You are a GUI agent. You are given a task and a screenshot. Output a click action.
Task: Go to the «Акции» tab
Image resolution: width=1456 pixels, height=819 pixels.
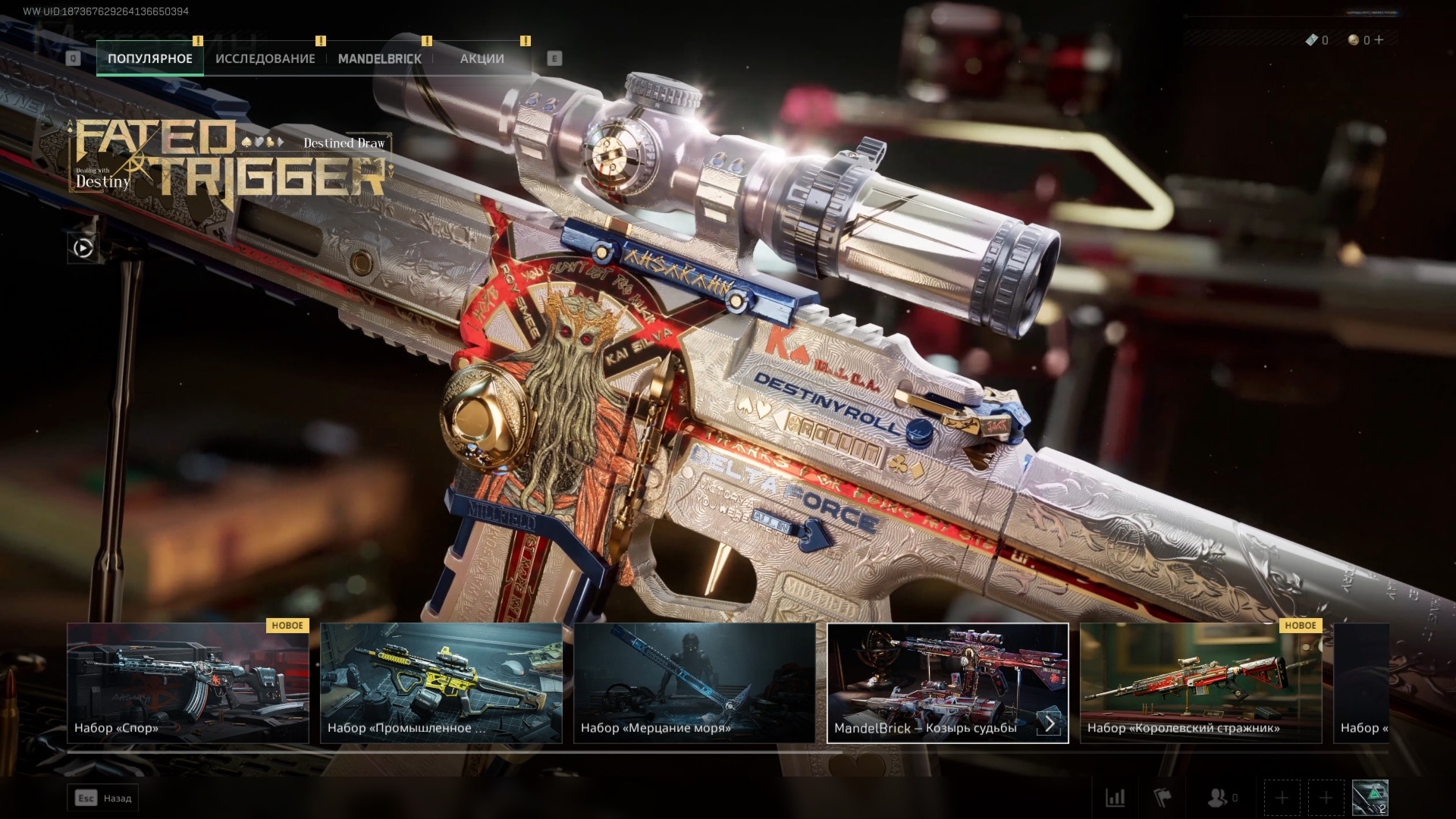coord(482,58)
